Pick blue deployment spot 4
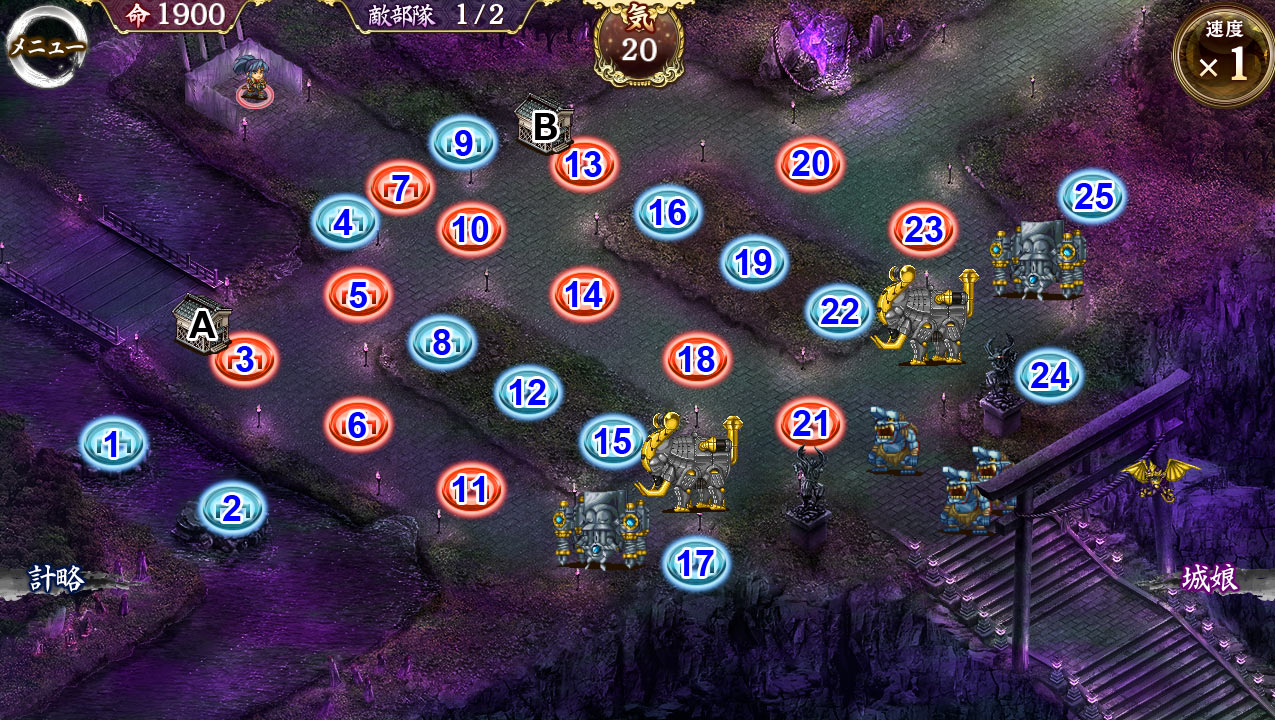The image size is (1275, 720). click(x=344, y=222)
